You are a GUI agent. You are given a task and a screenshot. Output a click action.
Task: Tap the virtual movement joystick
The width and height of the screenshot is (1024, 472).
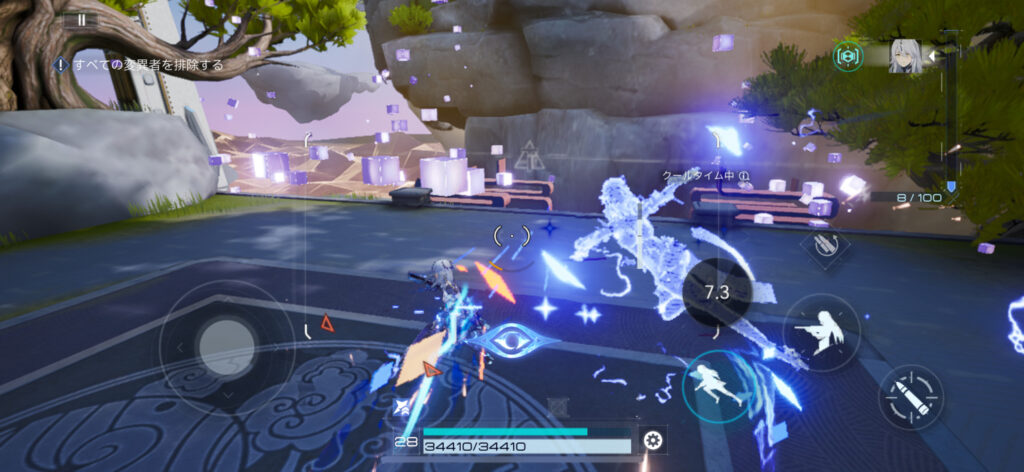coord(226,347)
